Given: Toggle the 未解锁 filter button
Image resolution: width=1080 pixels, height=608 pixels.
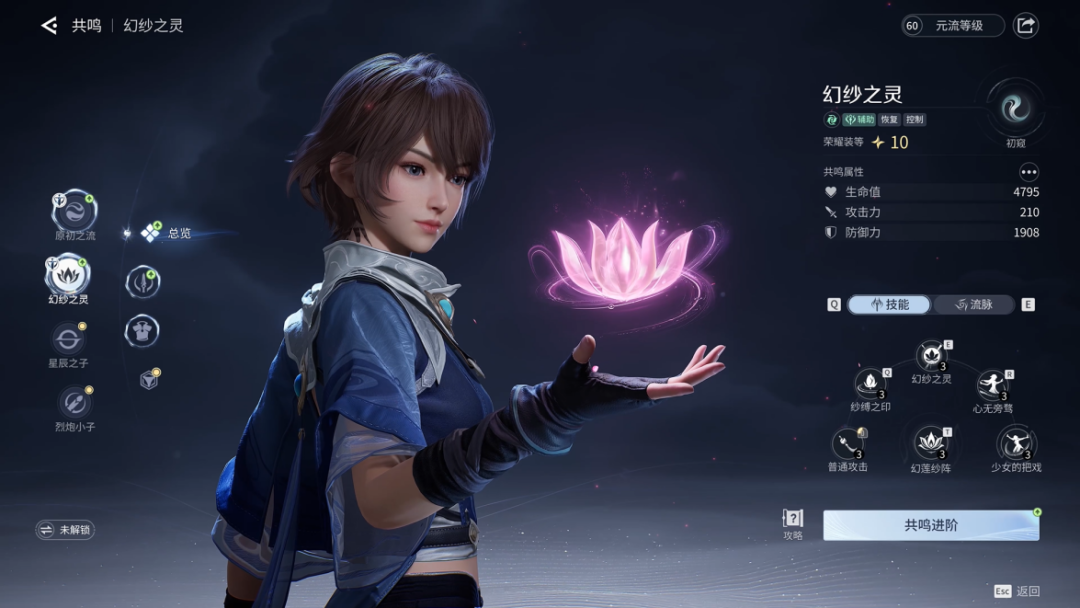Looking at the screenshot, I should (x=65, y=530).
